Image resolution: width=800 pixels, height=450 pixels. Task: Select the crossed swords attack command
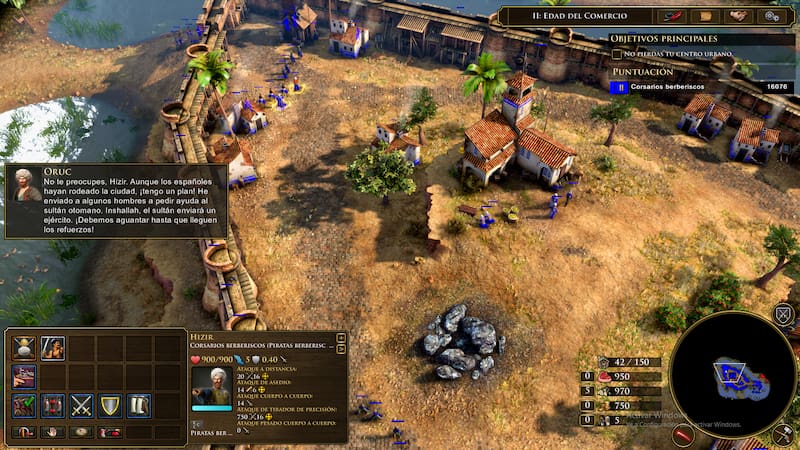(81, 405)
